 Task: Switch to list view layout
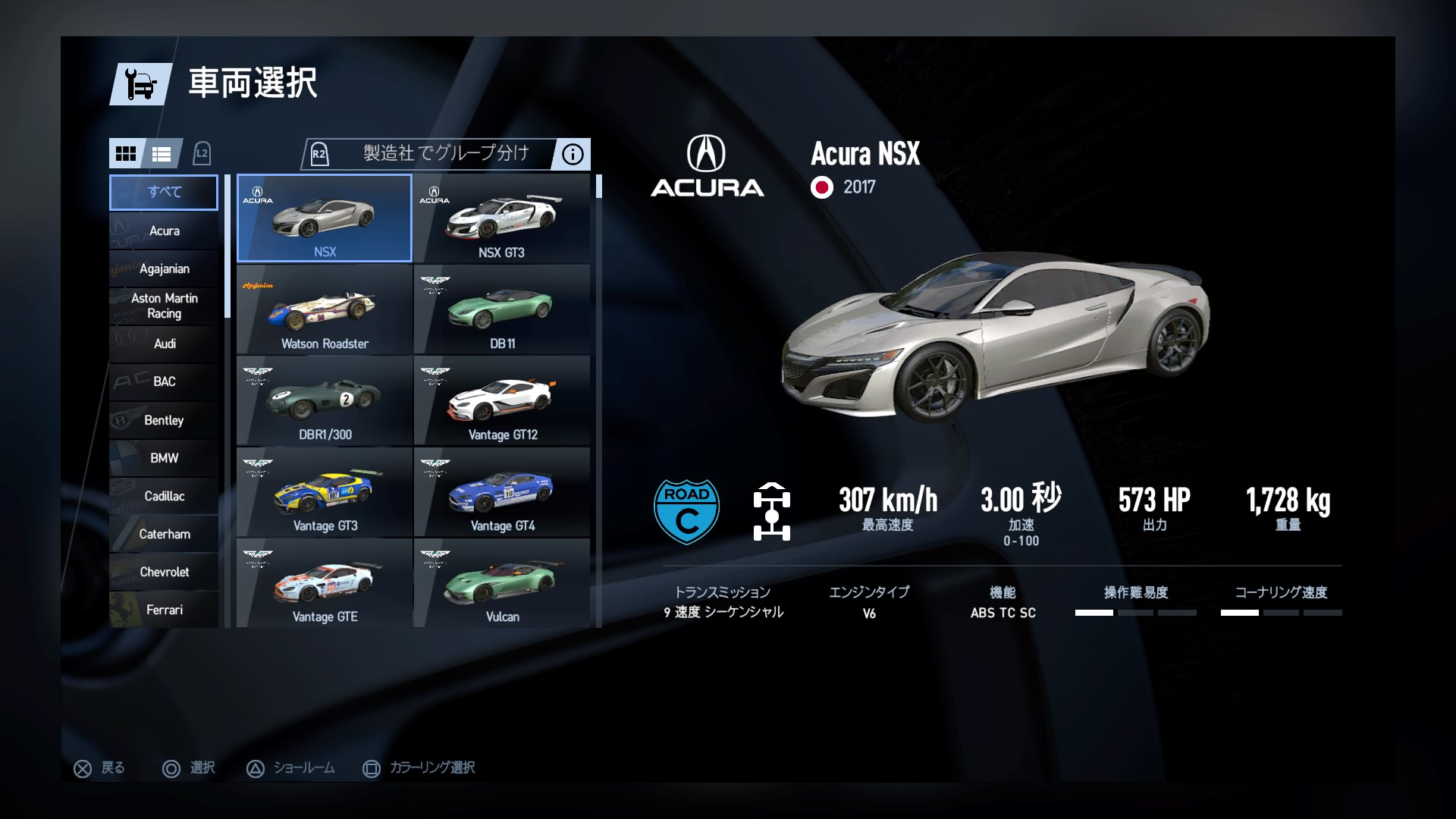(x=162, y=154)
